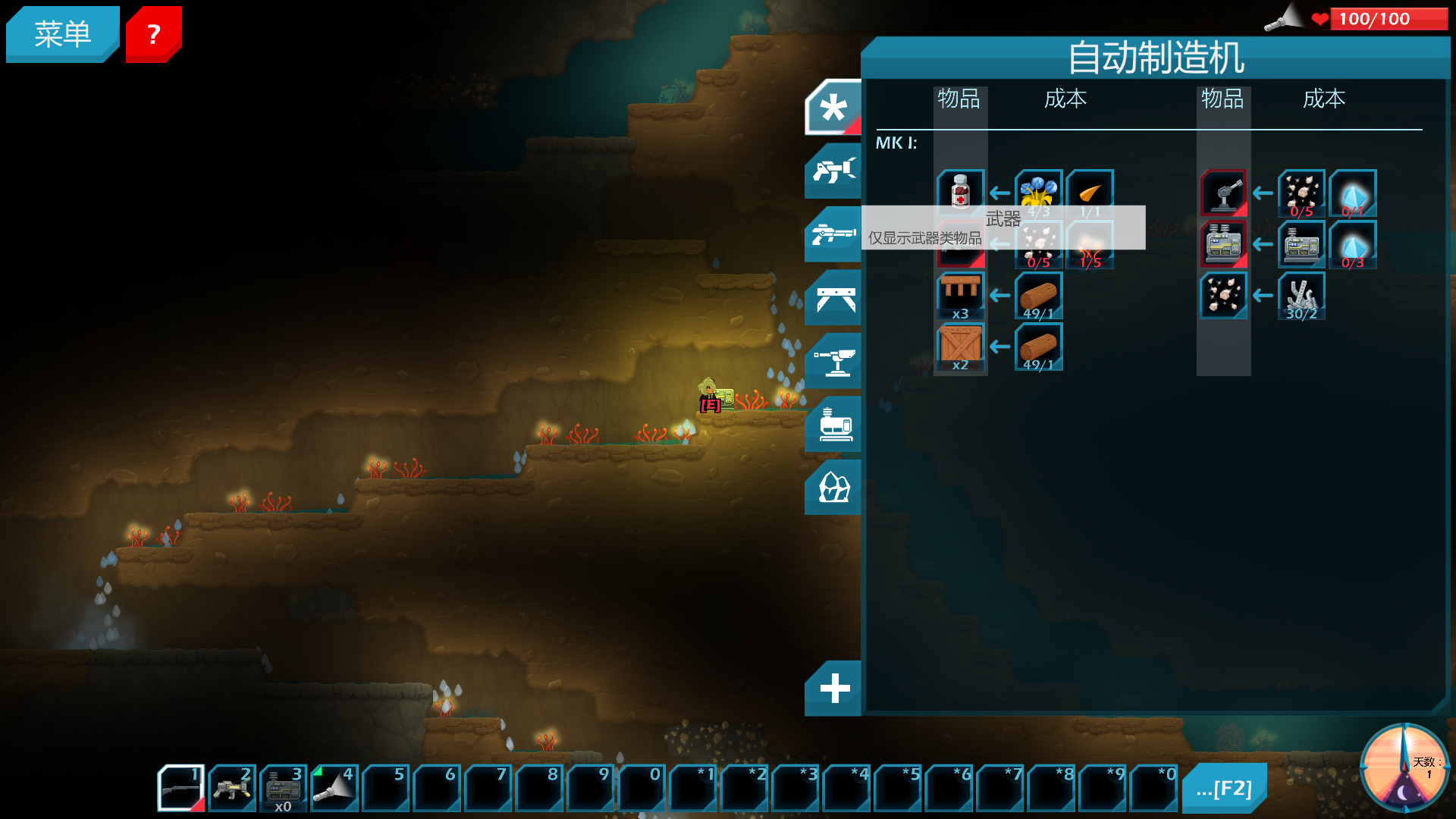Select the rock ore recipe item

tap(1223, 295)
